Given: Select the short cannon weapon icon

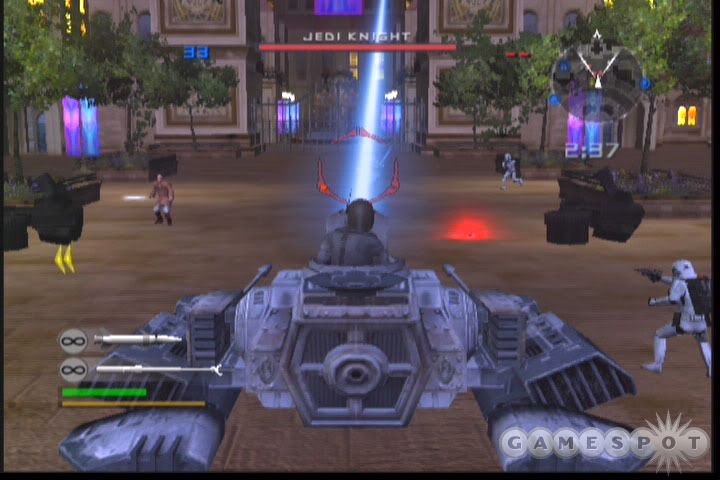Looking at the screenshot, I should [x=137, y=340].
